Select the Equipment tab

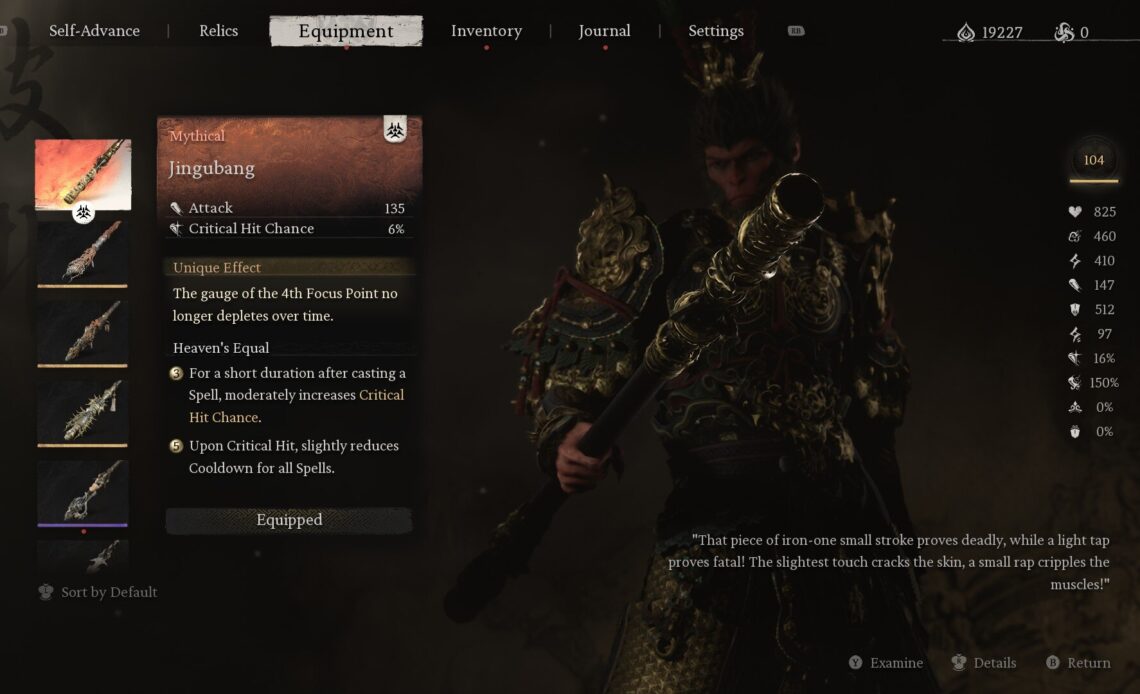click(345, 31)
